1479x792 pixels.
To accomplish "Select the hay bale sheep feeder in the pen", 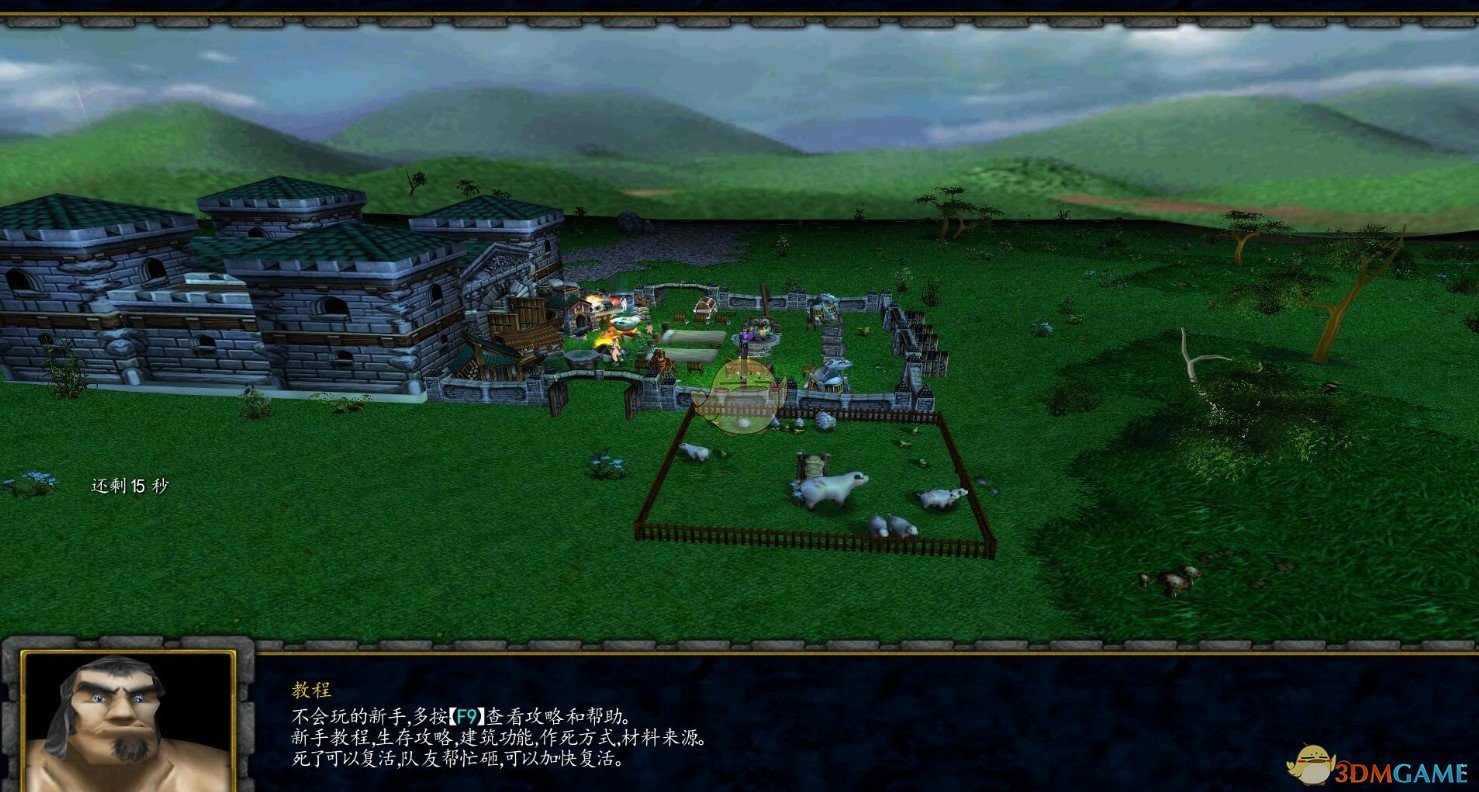I will [x=813, y=462].
